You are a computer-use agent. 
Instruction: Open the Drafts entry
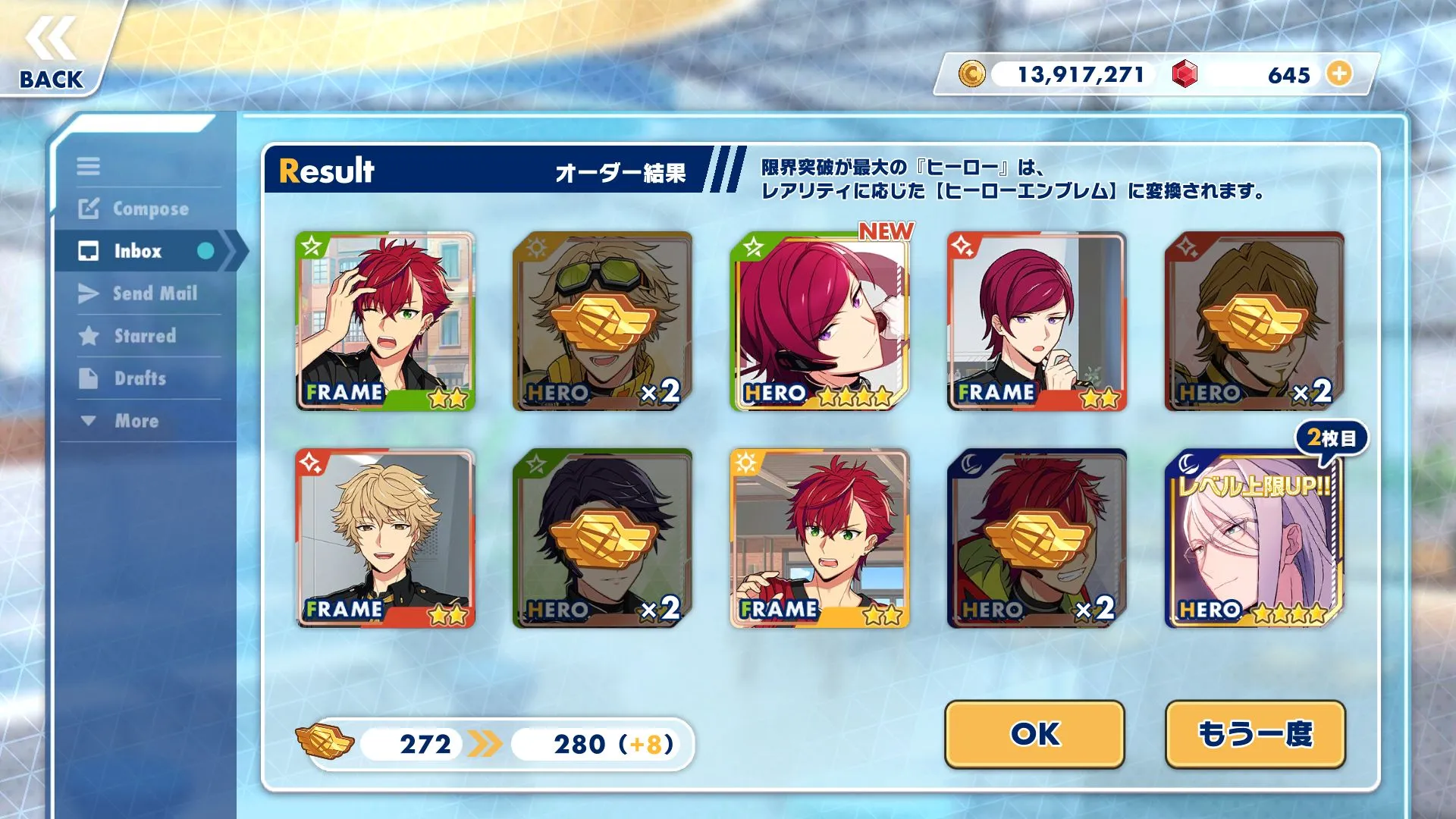tap(140, 378)
